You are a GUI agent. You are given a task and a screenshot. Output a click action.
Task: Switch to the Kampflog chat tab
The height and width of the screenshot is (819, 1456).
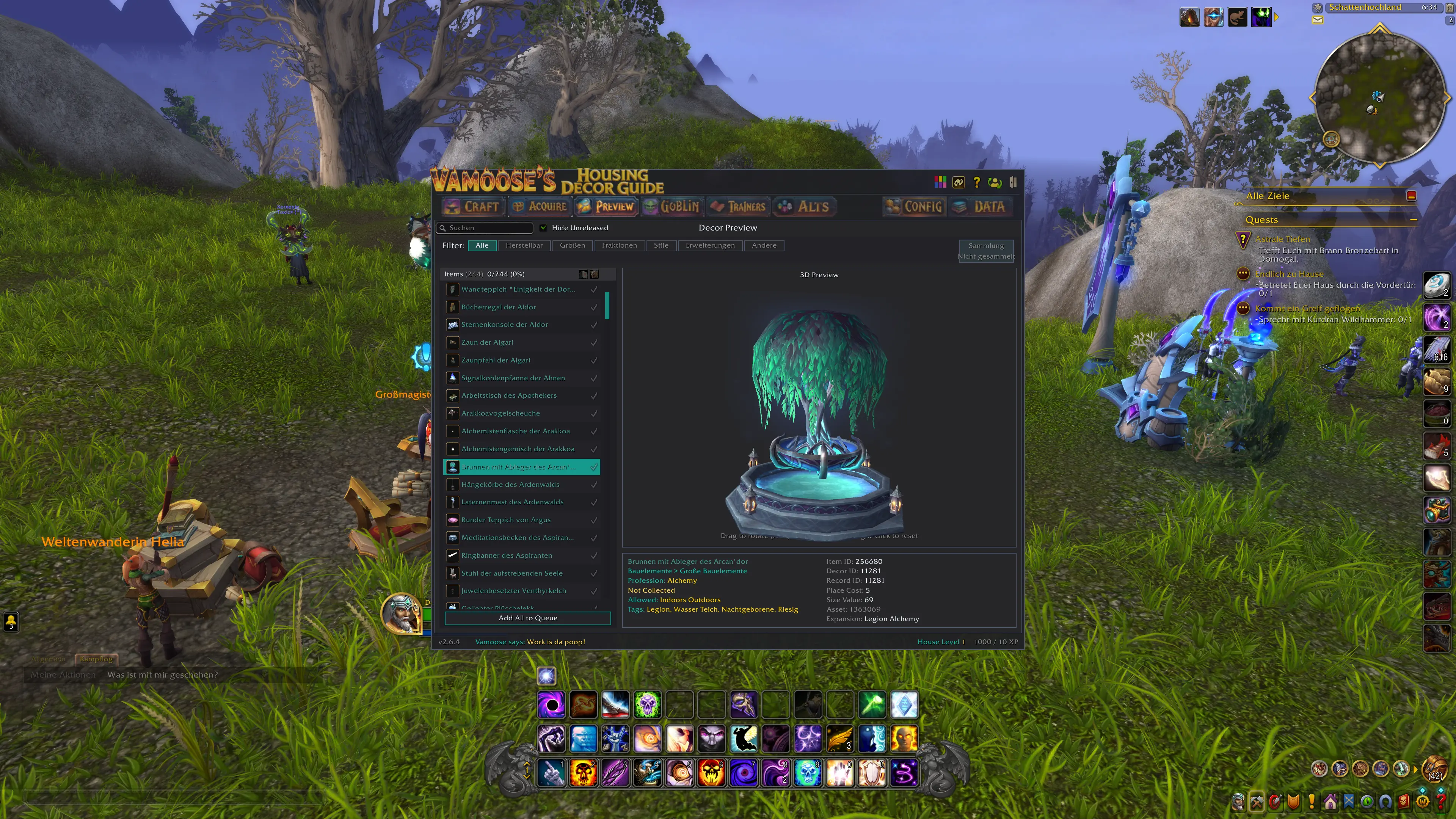coord(96,659)
